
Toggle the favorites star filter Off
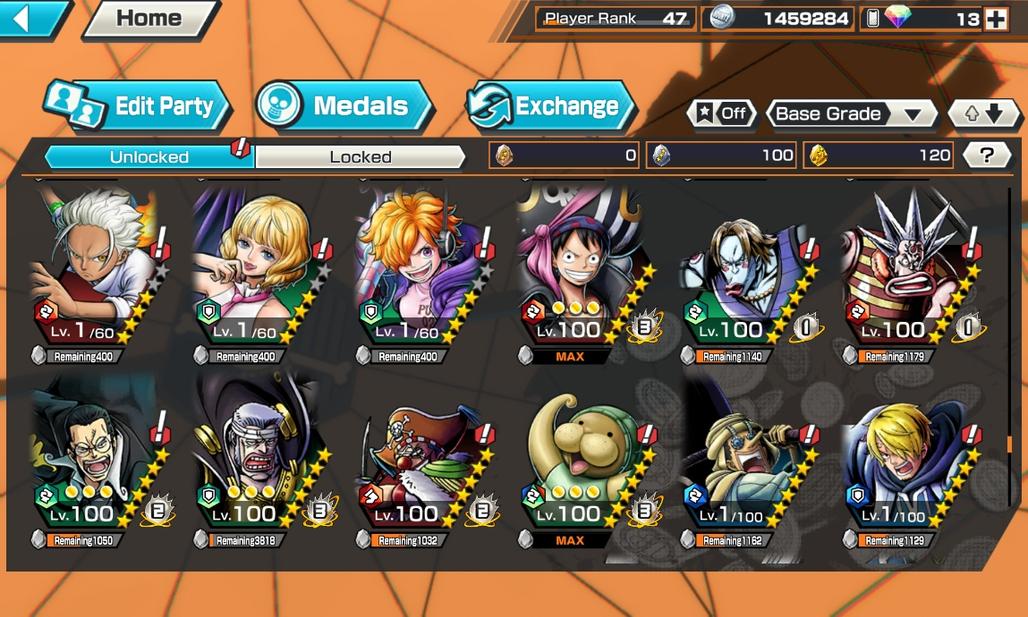point(720,113)
